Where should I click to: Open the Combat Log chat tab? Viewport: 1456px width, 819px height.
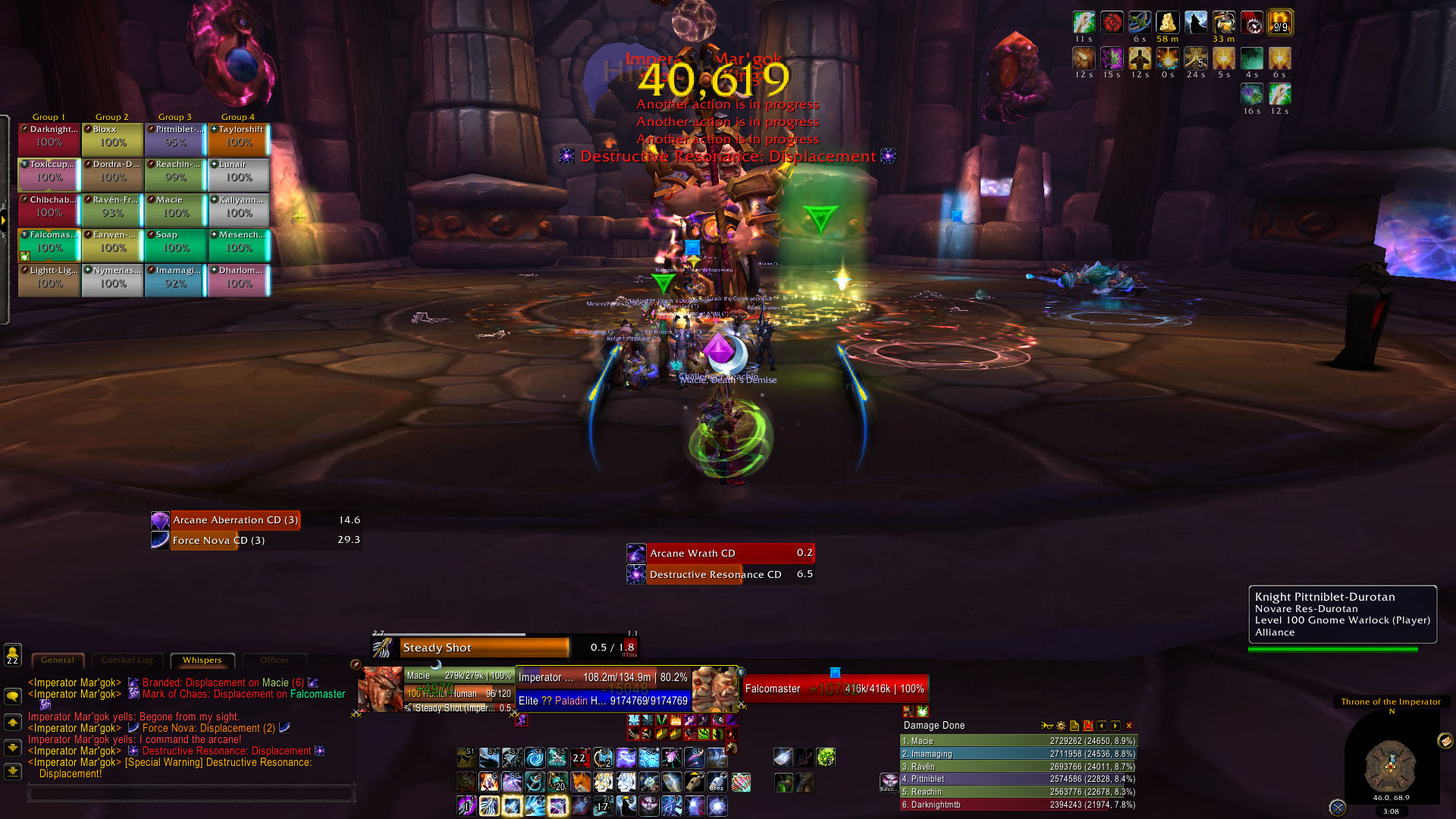(x=127, y=661)
